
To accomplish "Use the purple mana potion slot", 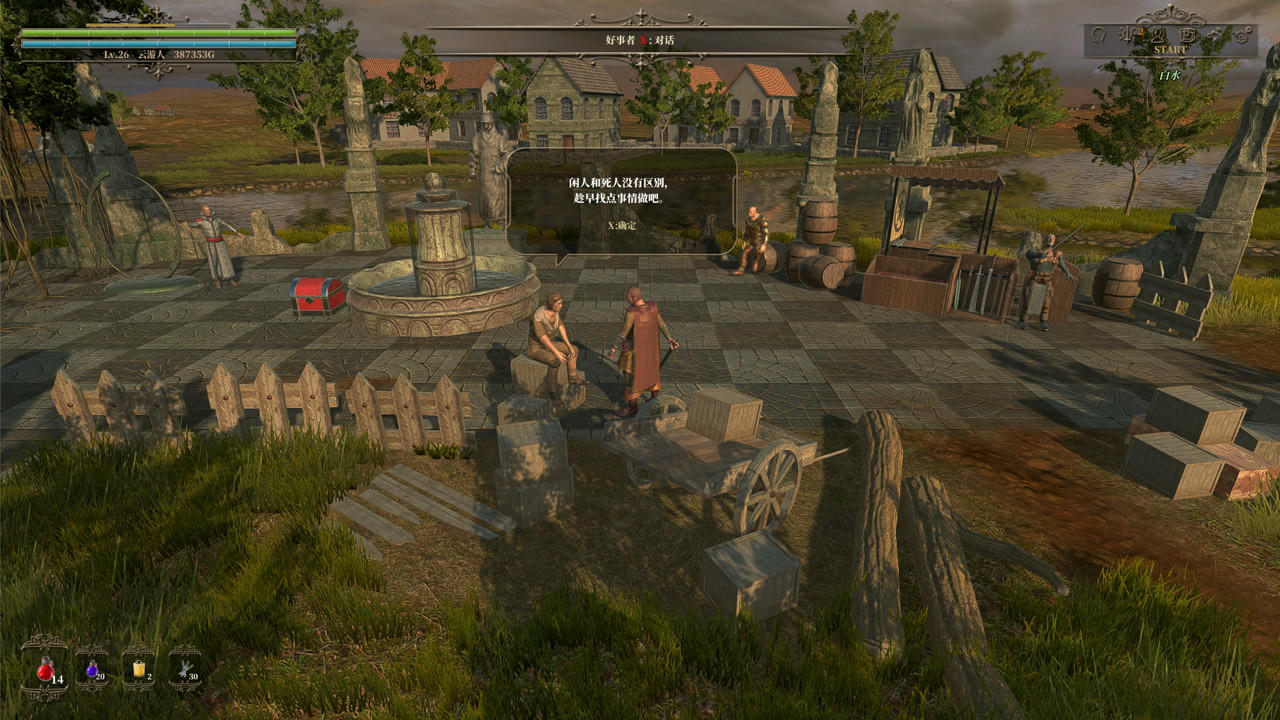I will click(92, 669).
